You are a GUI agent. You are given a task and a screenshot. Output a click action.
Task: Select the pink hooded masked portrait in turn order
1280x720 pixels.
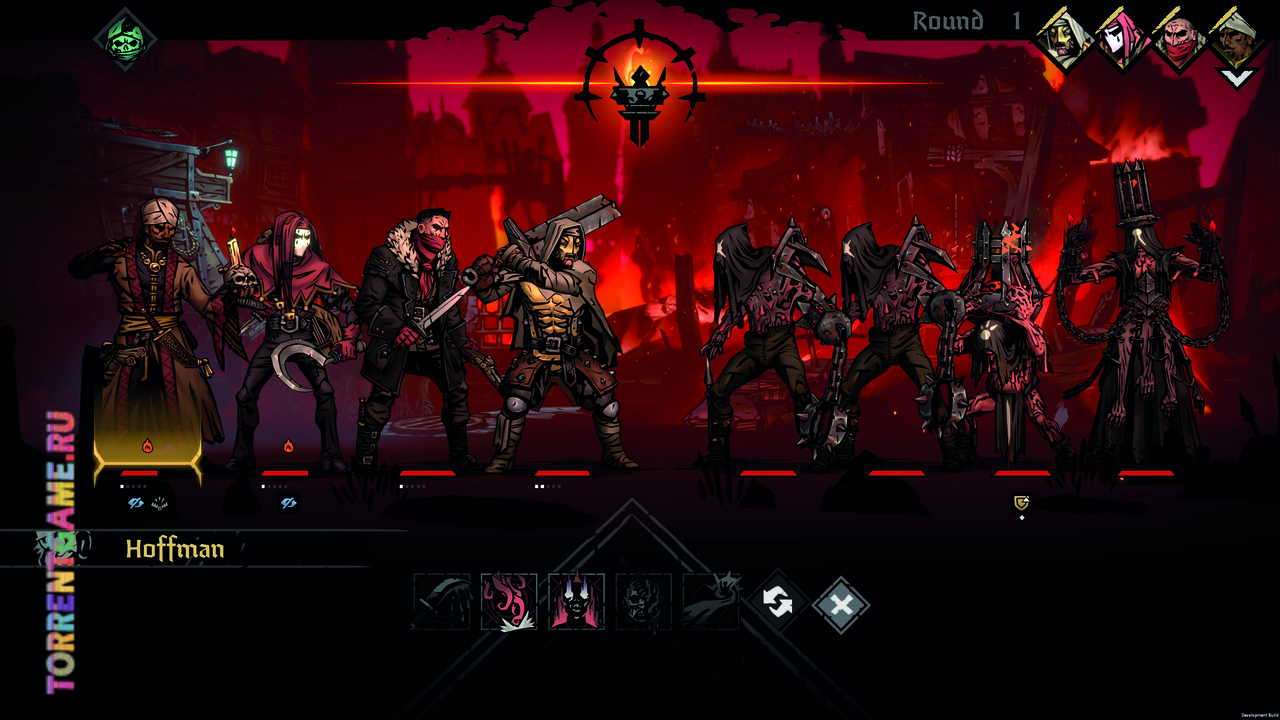1121,40
